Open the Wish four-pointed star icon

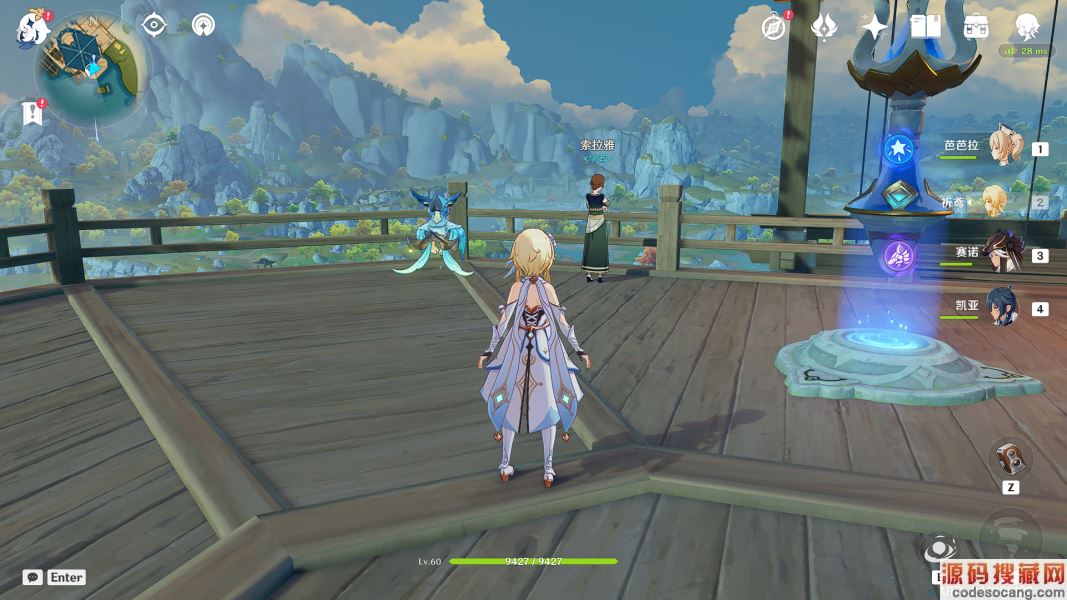[875, 28]
